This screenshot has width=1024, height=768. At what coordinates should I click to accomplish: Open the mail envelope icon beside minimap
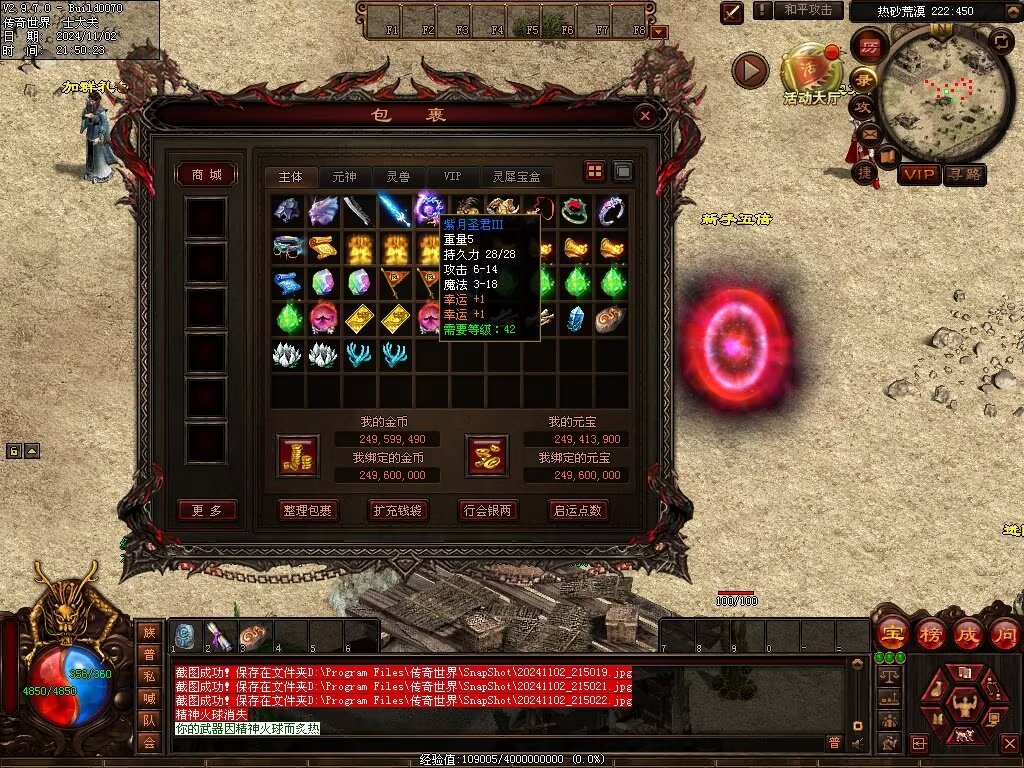click(868, 133)
